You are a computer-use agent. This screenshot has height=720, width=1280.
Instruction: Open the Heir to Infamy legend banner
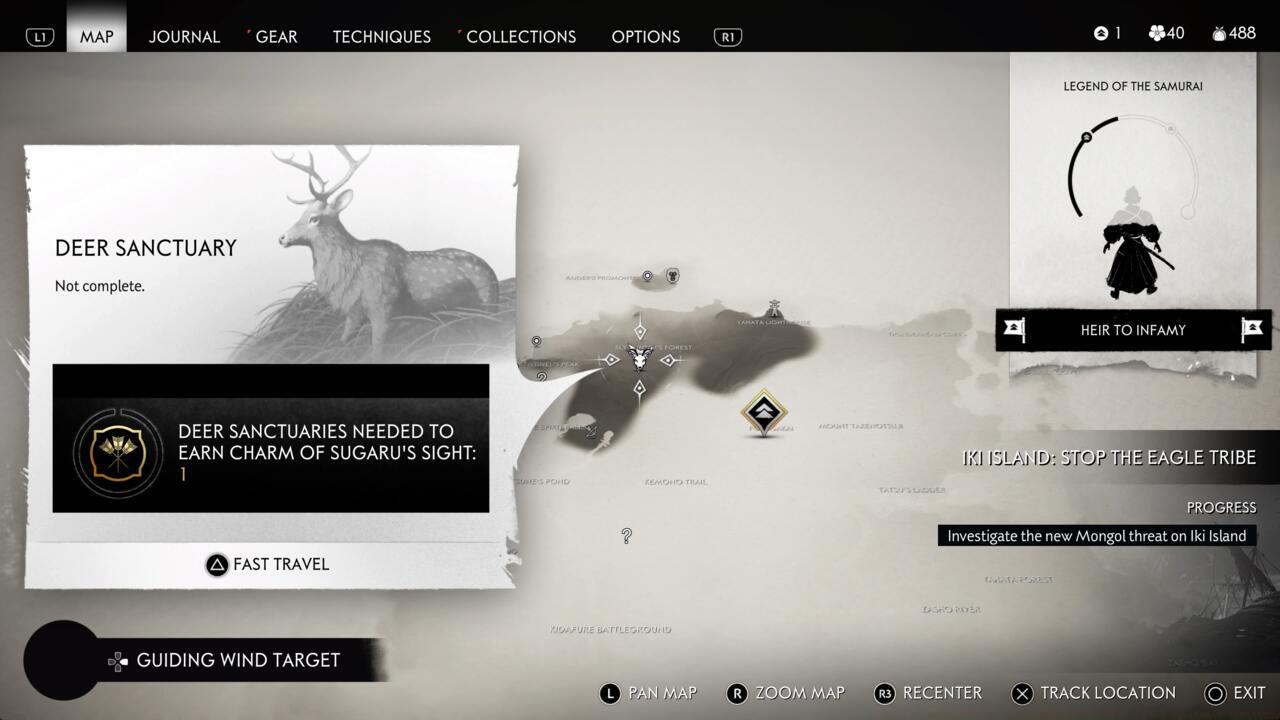[1132, 330]
